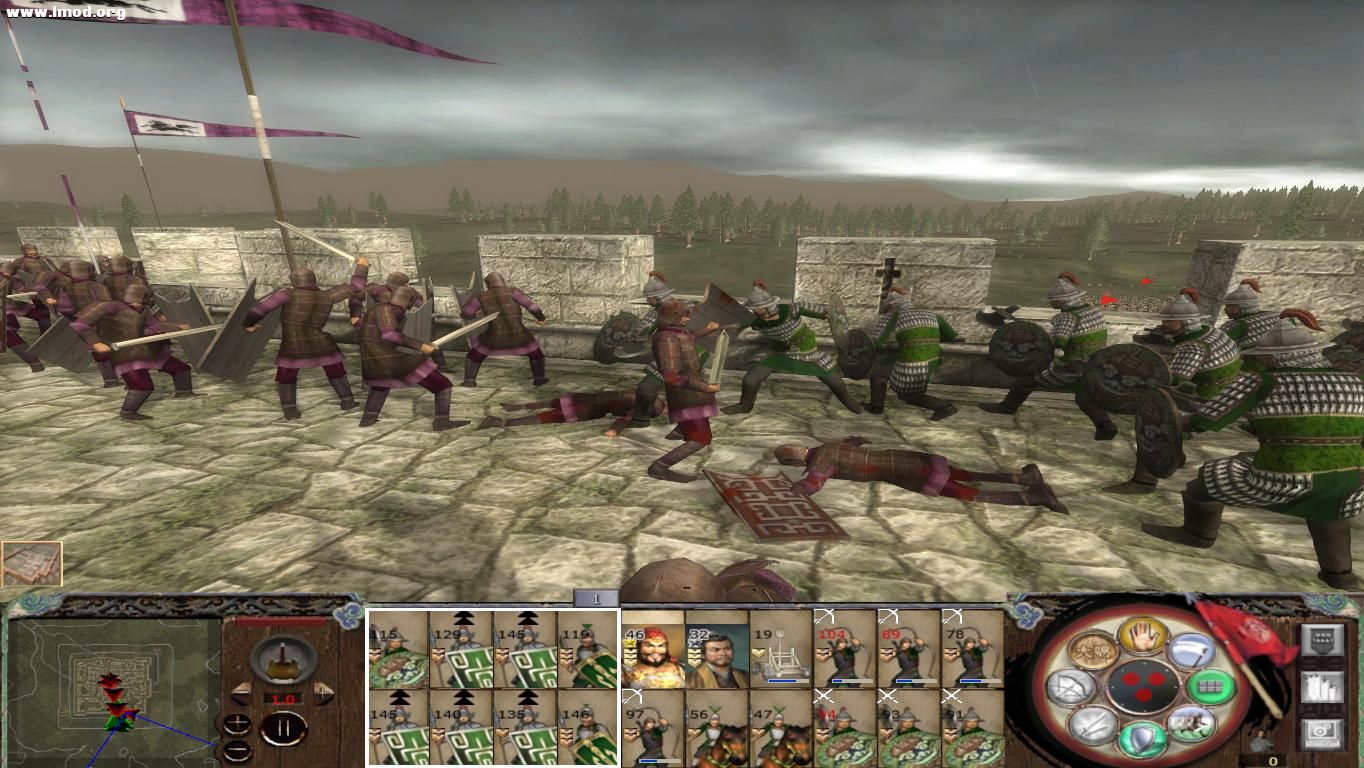The height and width of the screenshot is (768, 1364).
Task: Click the gold coin emblem on the command wheel
Action: click(1094, 650)
